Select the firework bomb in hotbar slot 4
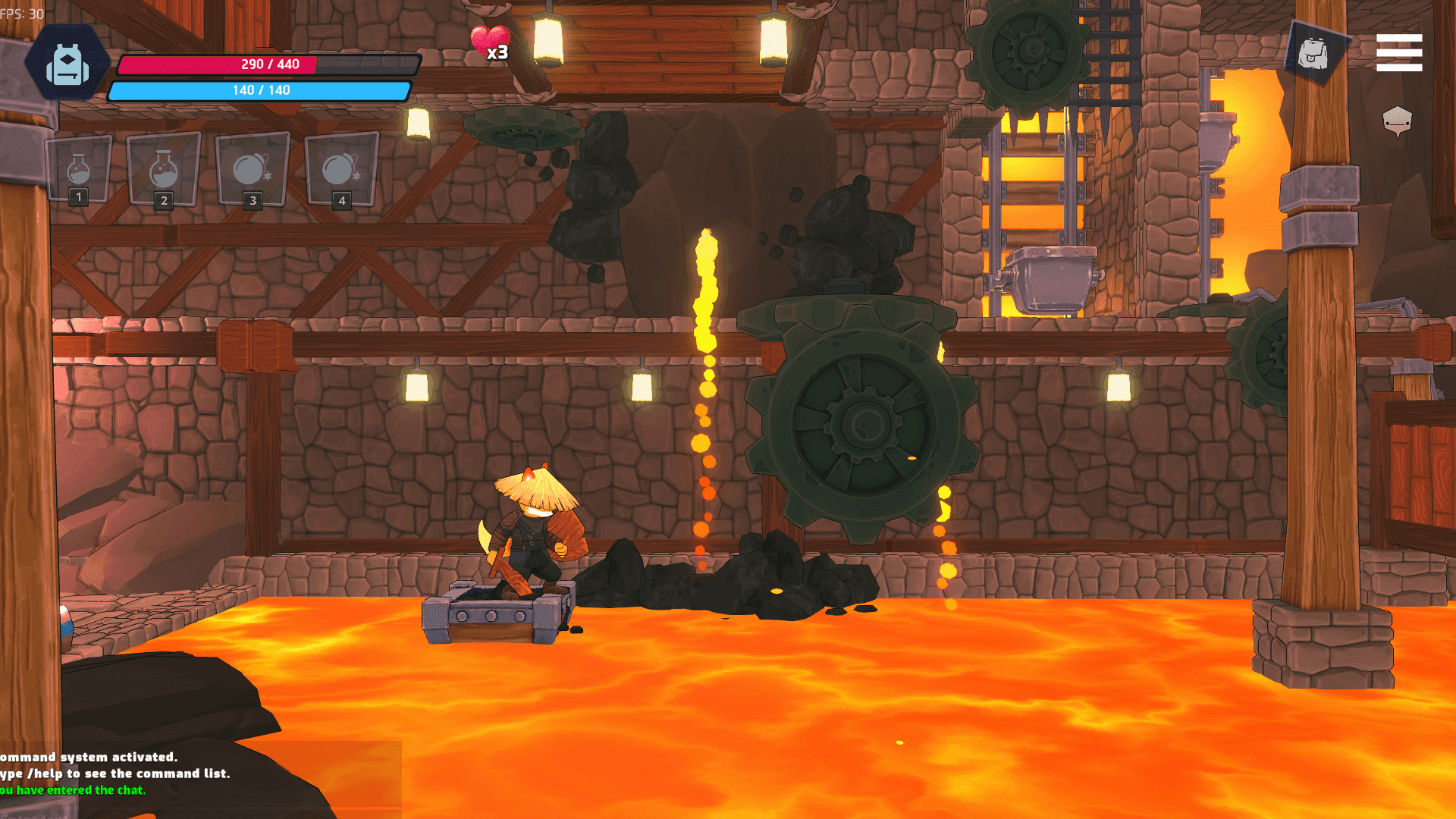Viewport: 1456px width, 819px height. 339,168
